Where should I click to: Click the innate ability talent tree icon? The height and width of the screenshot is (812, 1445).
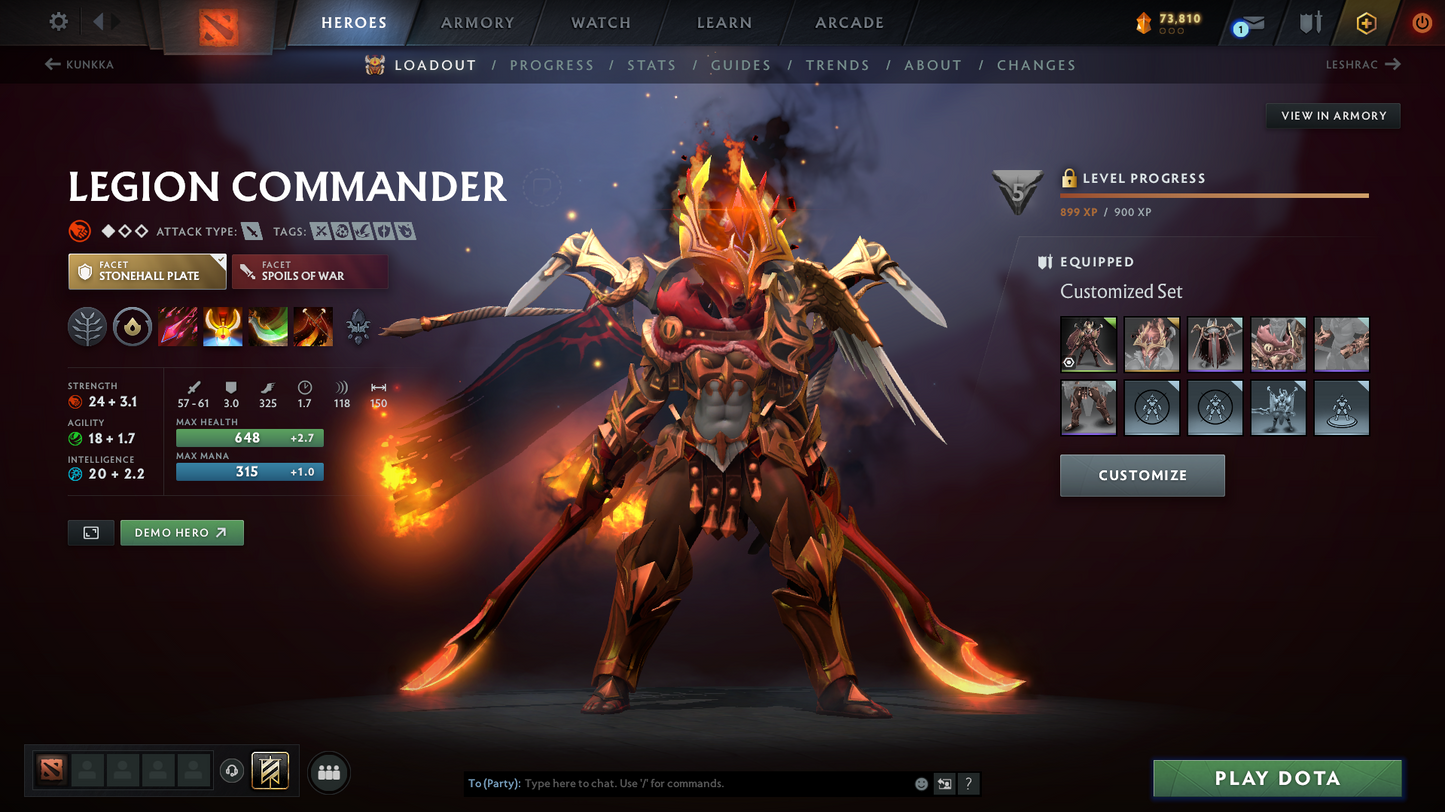pyautogui.click(x=87, y=327)
